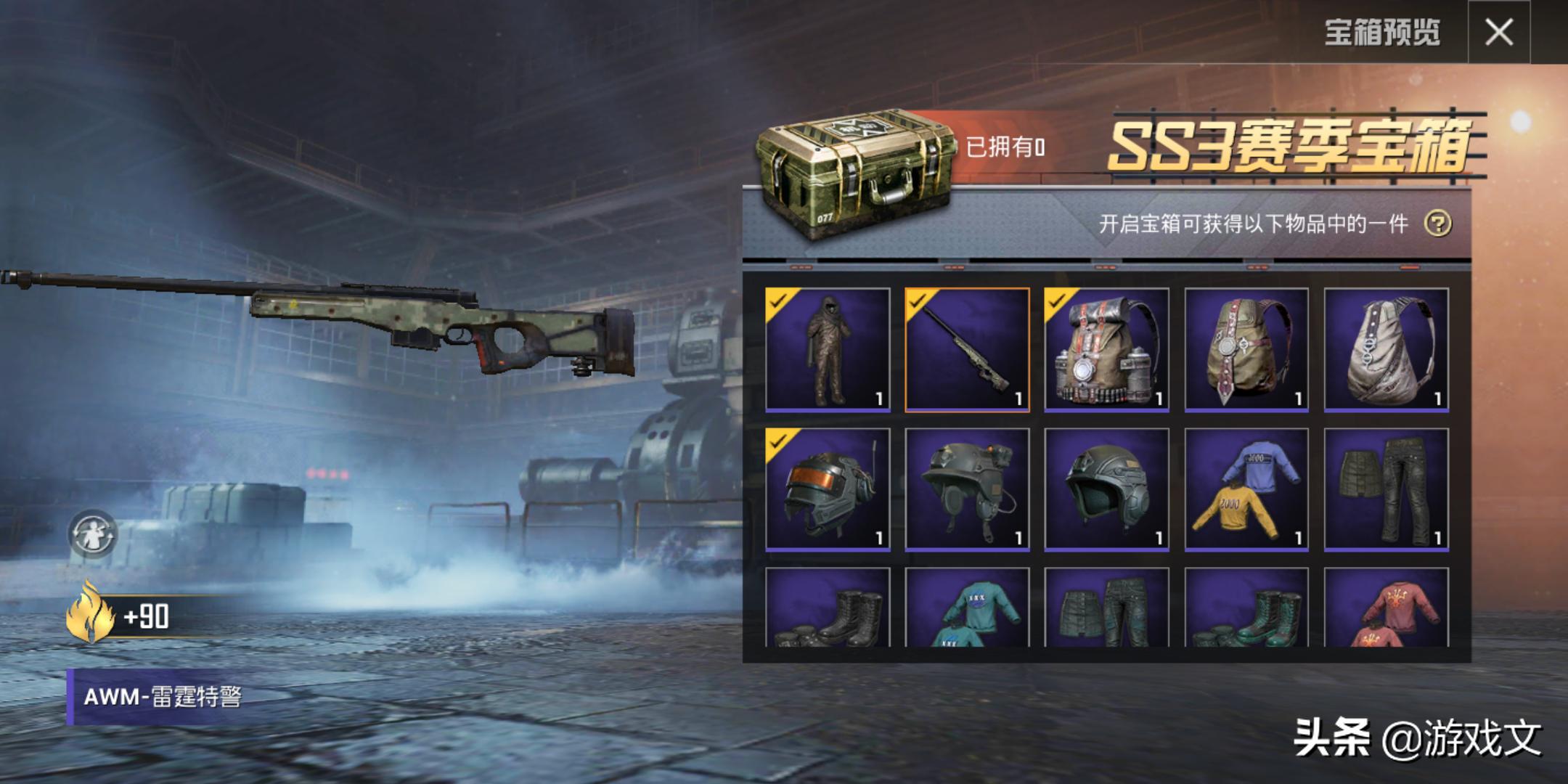
Task: Select the purple and yellow sweatshirts tile
Action: click(1246, 489)
